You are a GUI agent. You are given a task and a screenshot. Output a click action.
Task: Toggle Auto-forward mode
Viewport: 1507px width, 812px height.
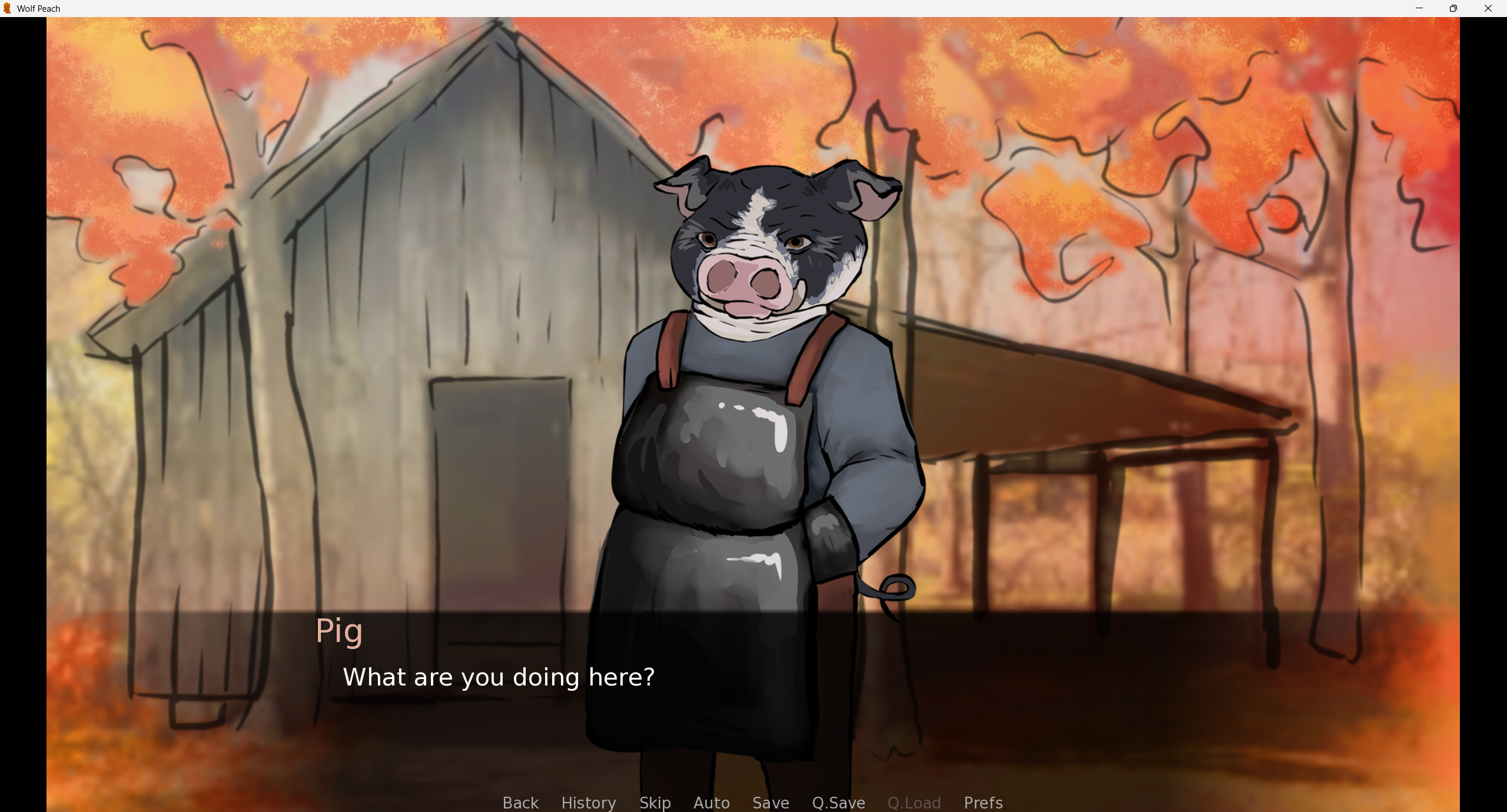(x=711, y=803)
